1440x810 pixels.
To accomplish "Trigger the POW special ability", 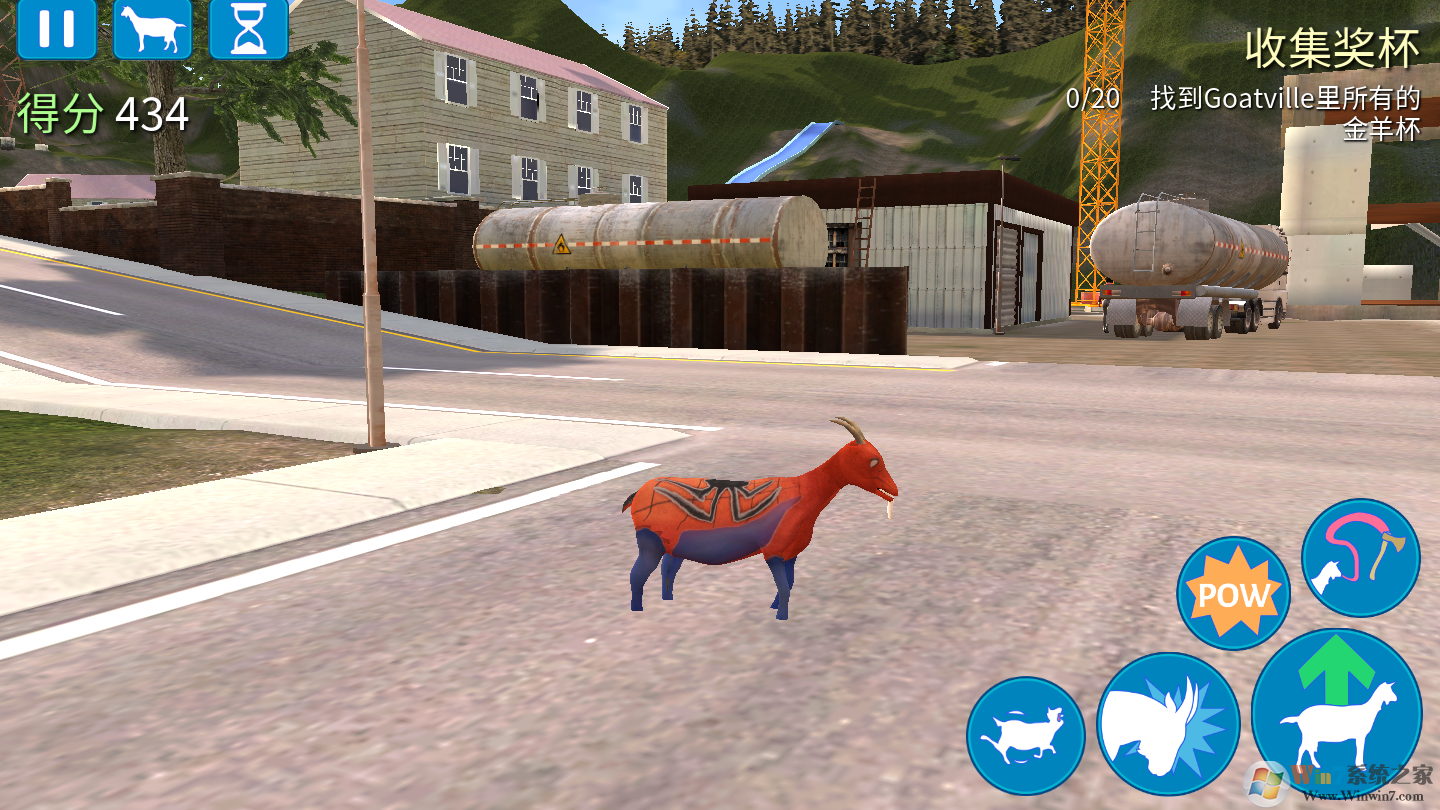I will [x=1233, y=594].
